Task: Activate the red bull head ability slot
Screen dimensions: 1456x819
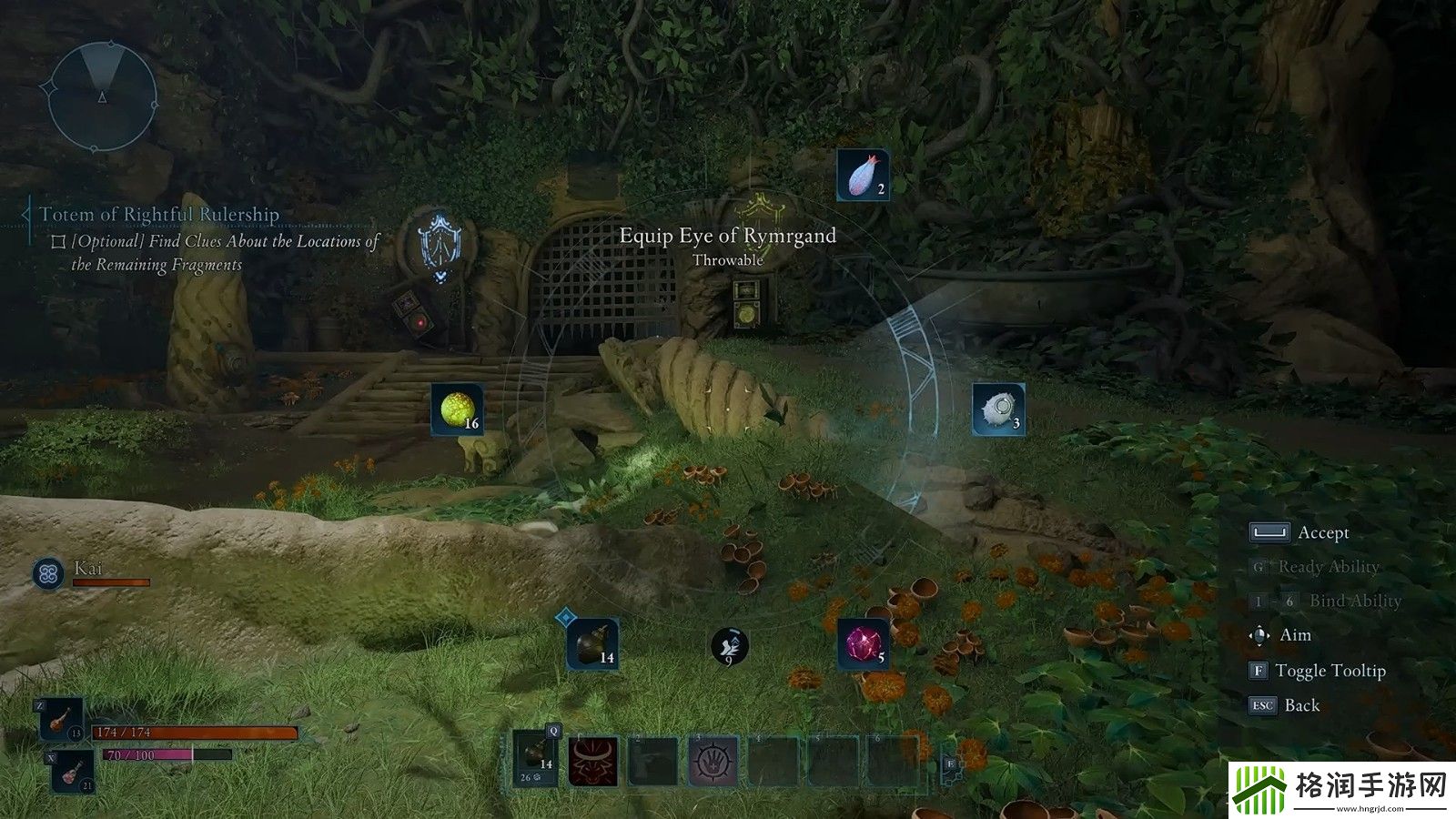Action: (x=593, y=762)
